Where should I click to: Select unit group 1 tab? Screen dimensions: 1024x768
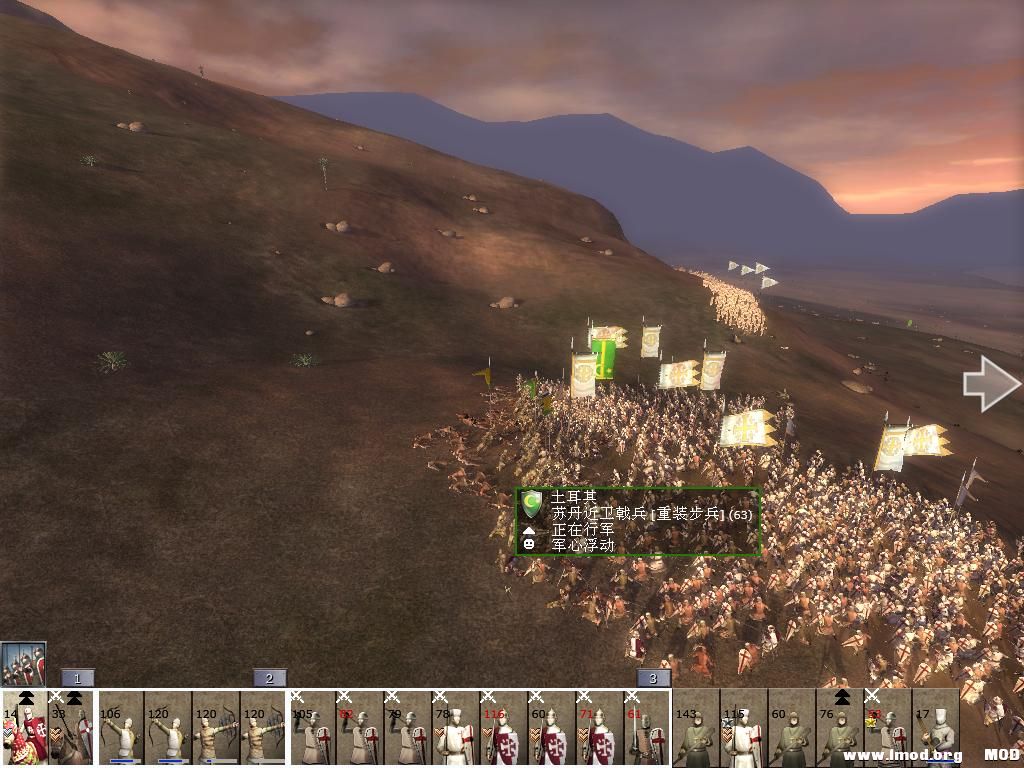(77, 678)
